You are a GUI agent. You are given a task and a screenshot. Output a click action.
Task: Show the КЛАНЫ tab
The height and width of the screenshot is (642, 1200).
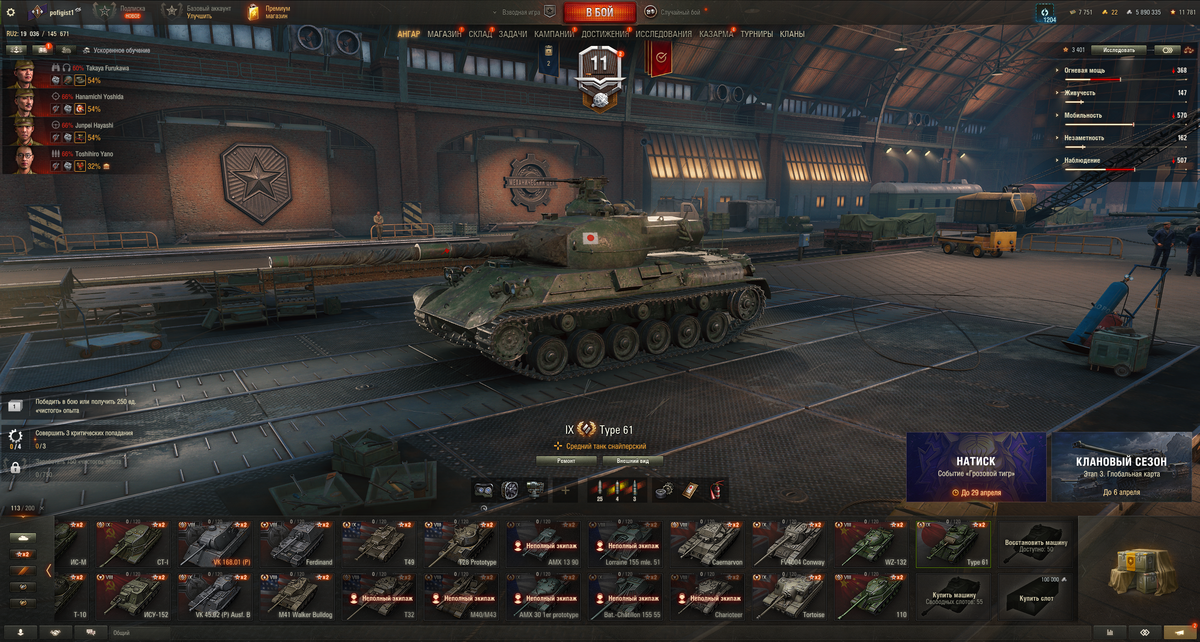click(792, 34)
